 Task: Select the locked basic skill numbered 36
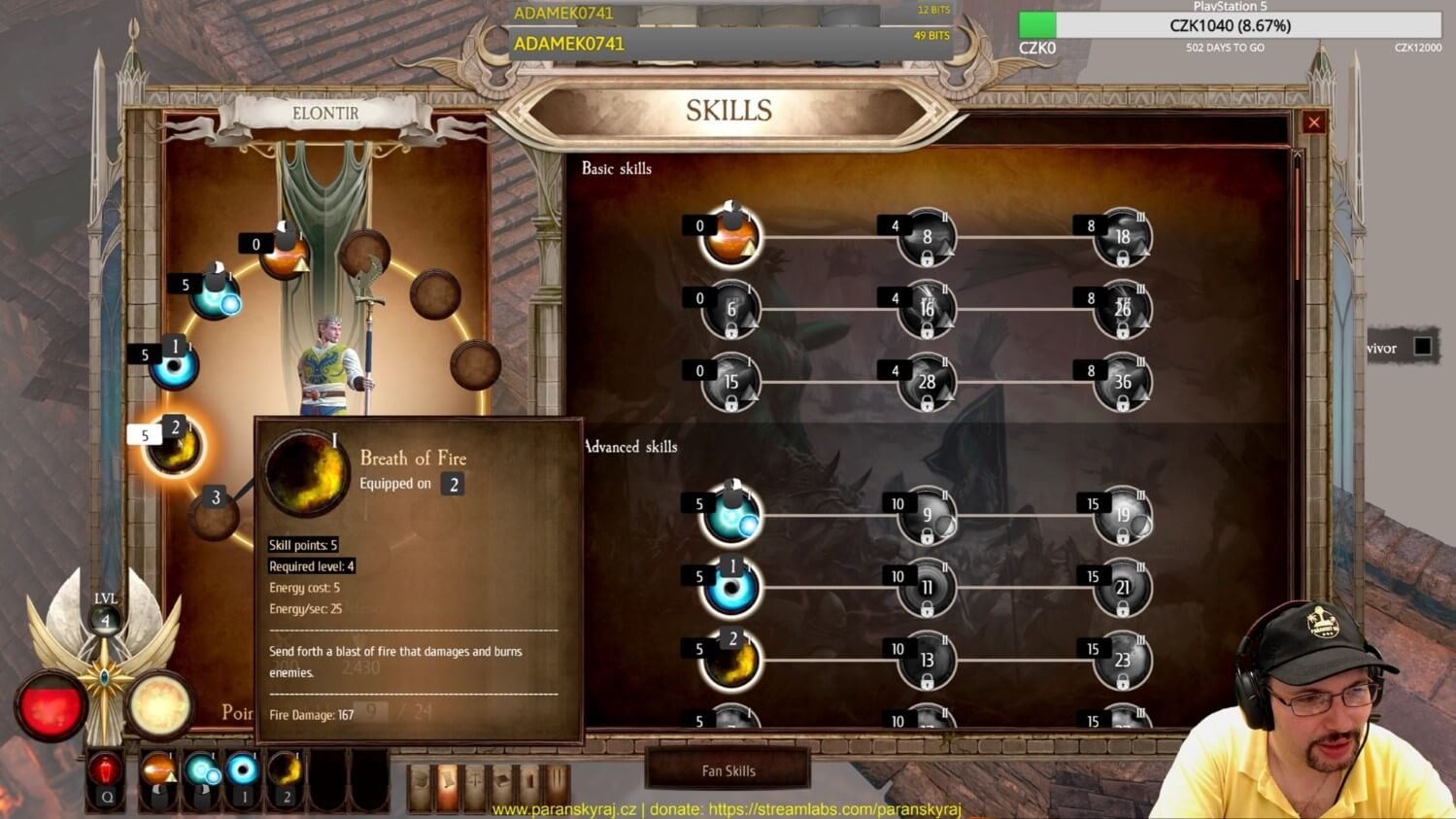coord(1122,383)
